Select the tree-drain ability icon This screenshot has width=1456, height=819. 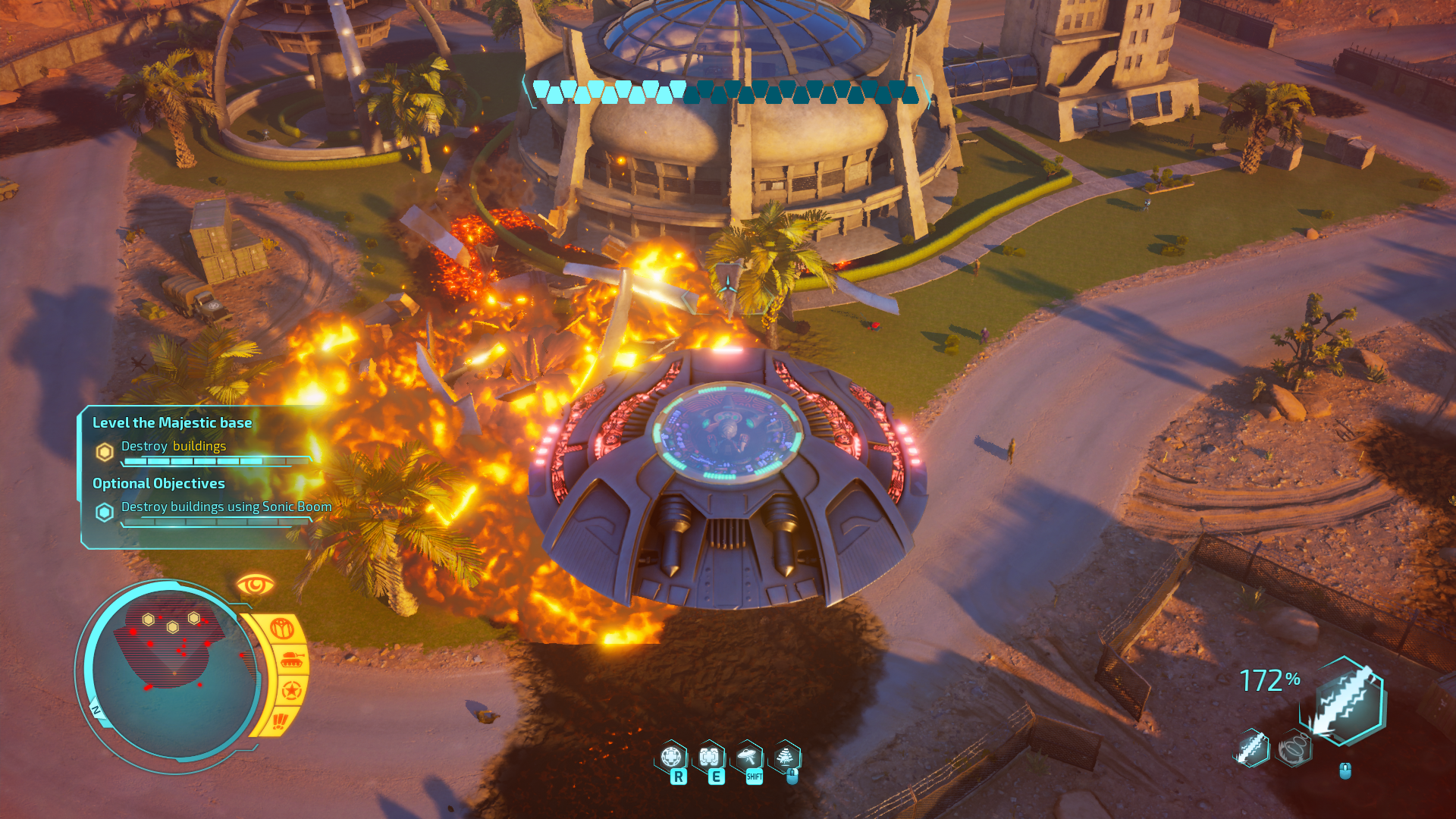[x=785, y=757]
